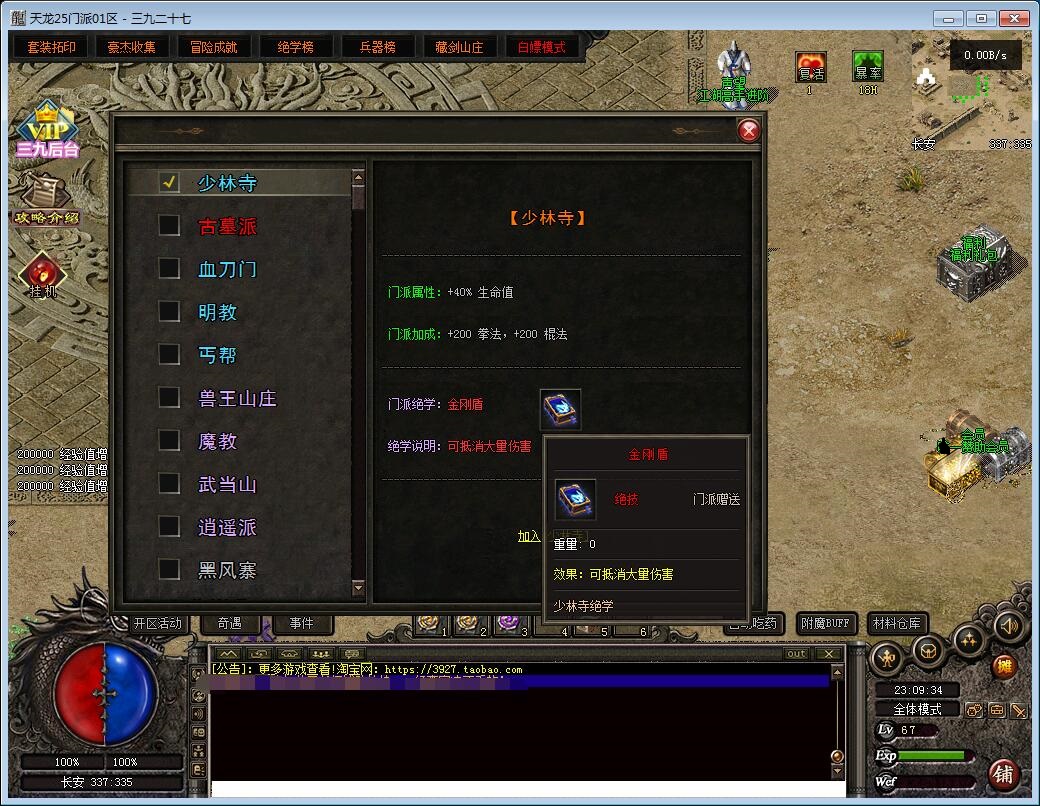The height and width of the screenshot is (806, 1040).
Task: Open the 奇遇 events button
Action: pos(229,623)
